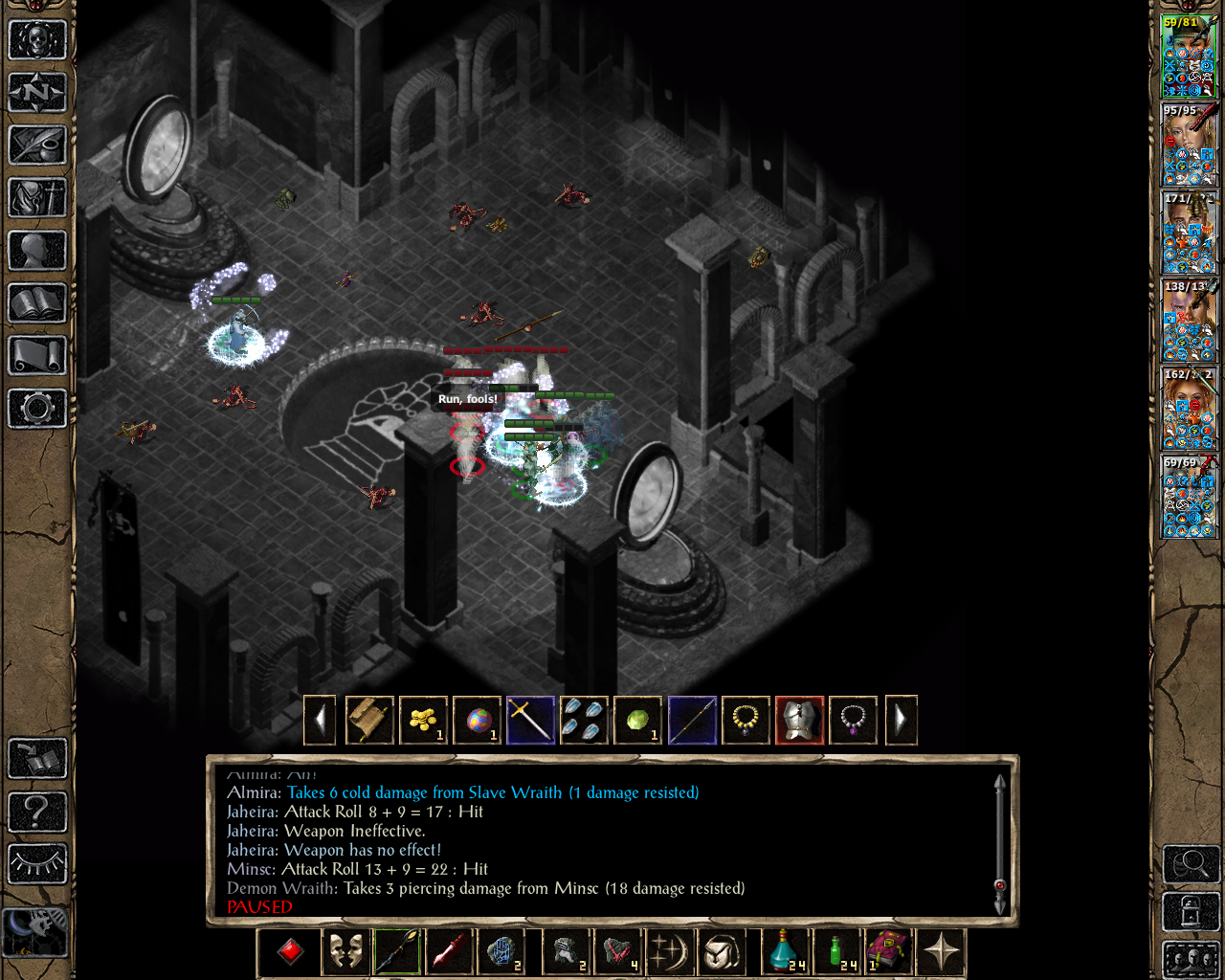The height and width of the screenshot is (980, 1225).
Task: Open the inventory screen
Action: point(37,198)
